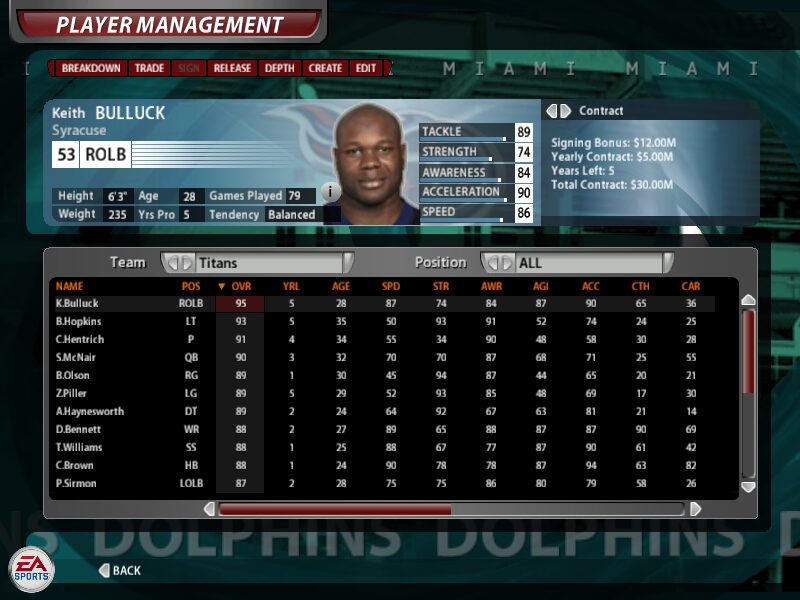
Task: Click the roster list scroll down arrow
Action: click(748, 486)
